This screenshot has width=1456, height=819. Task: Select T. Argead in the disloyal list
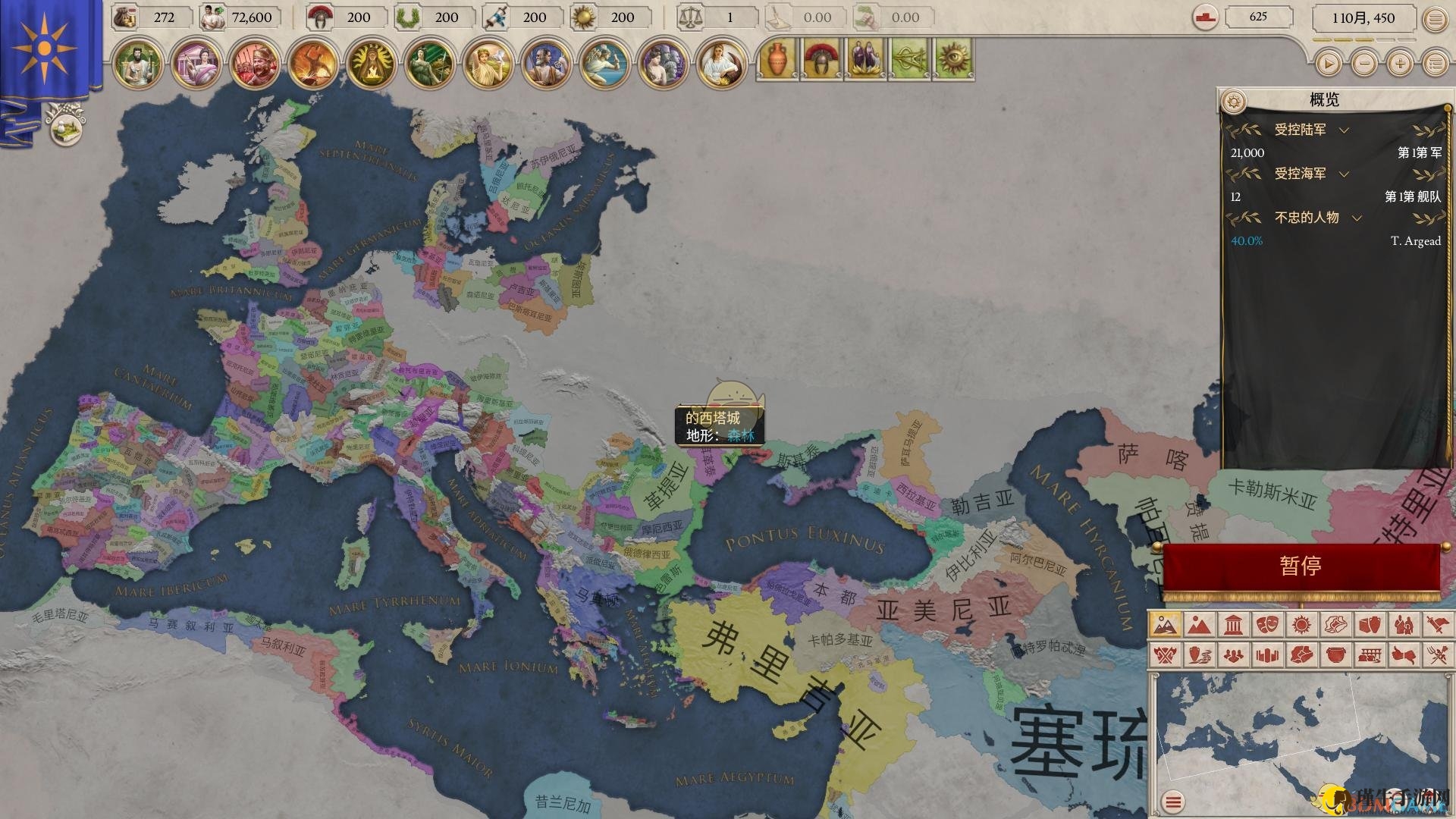[x=1415, y=241]
